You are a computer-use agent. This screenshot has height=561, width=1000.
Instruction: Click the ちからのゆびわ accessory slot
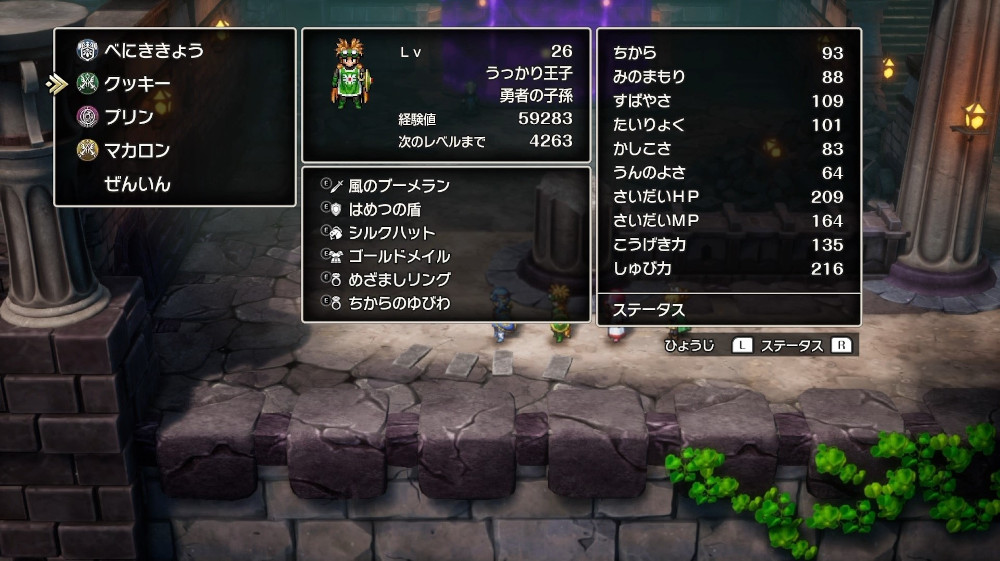pos(399,302)
